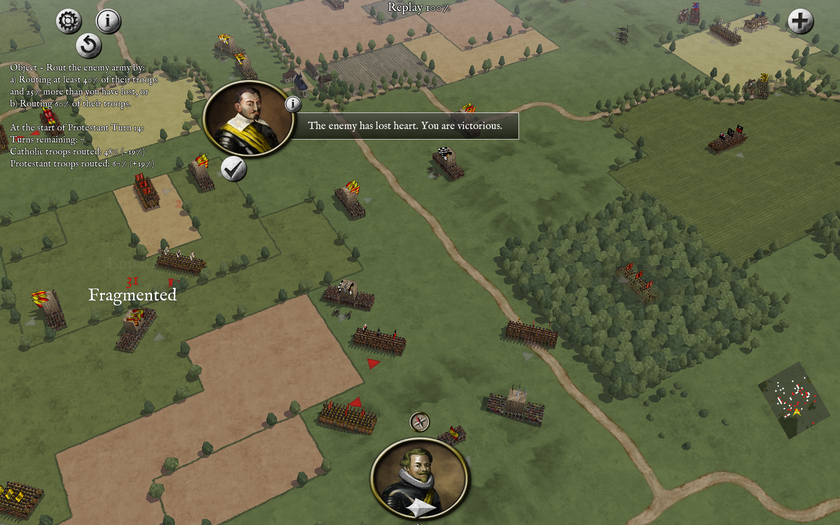840x525 pixels.
Task: Click the white arrow on the commander portrait
Action: click(419, 510)
